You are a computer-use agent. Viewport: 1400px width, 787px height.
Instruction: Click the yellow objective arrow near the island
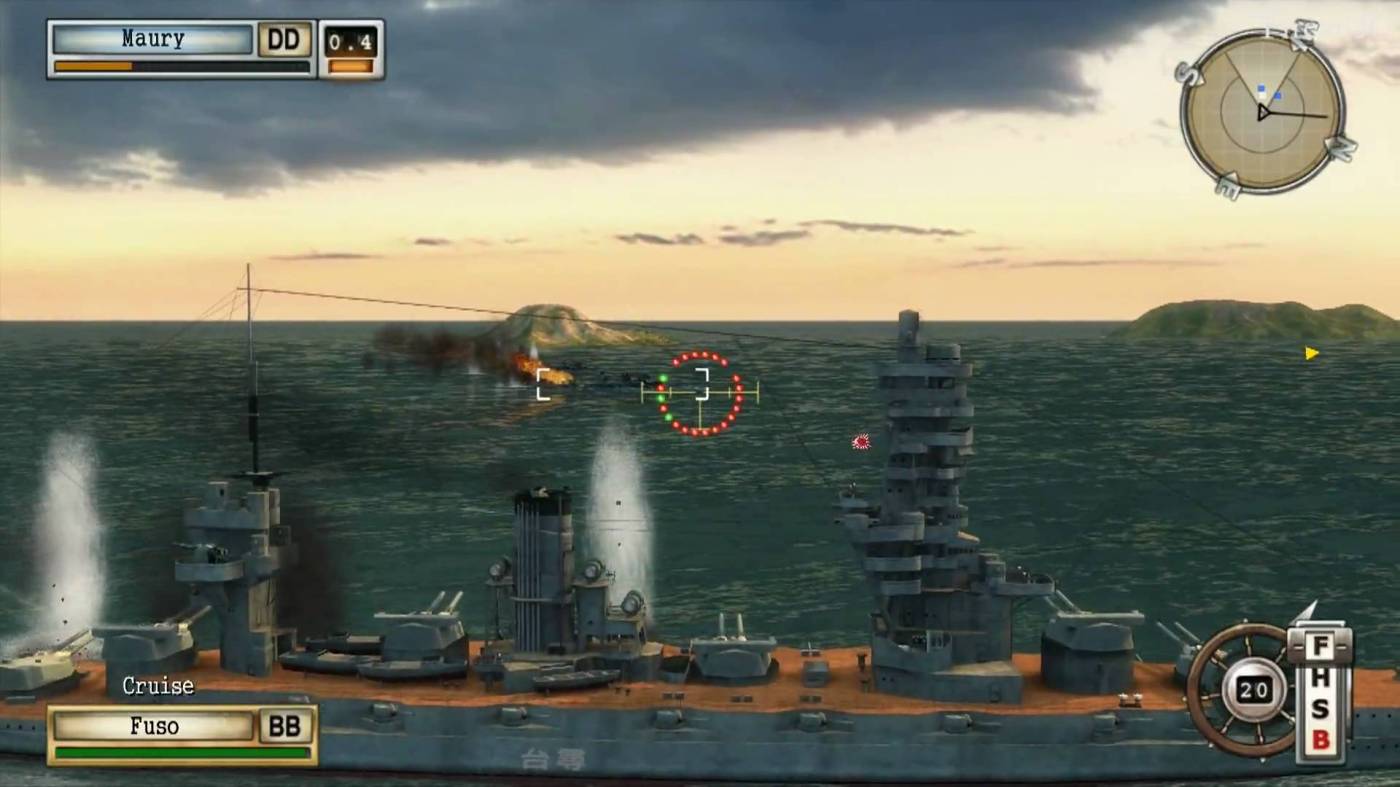tap(1310, 351)
